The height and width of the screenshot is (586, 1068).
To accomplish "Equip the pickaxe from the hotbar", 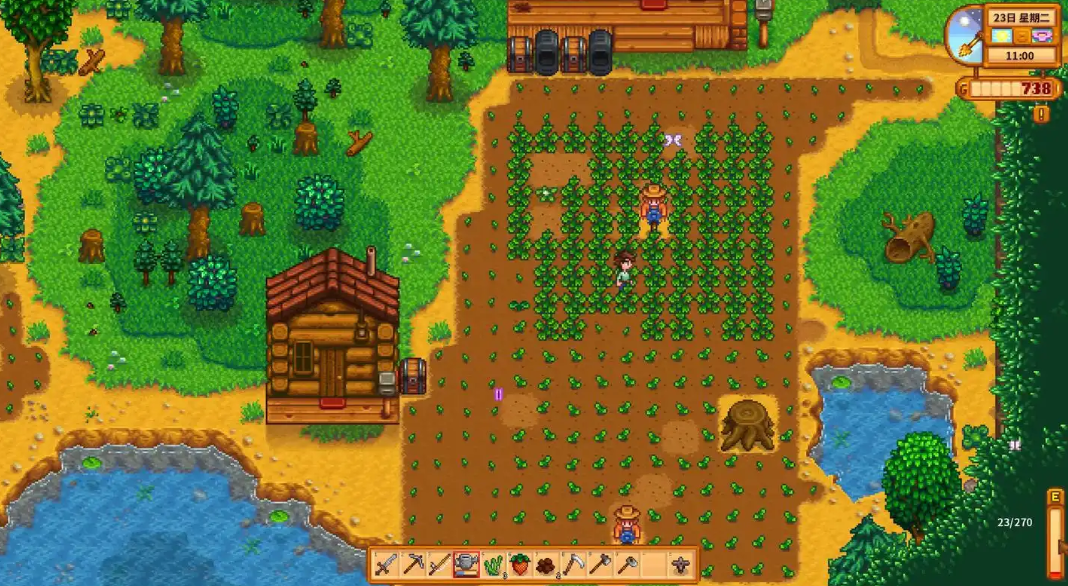I will 413,566.
